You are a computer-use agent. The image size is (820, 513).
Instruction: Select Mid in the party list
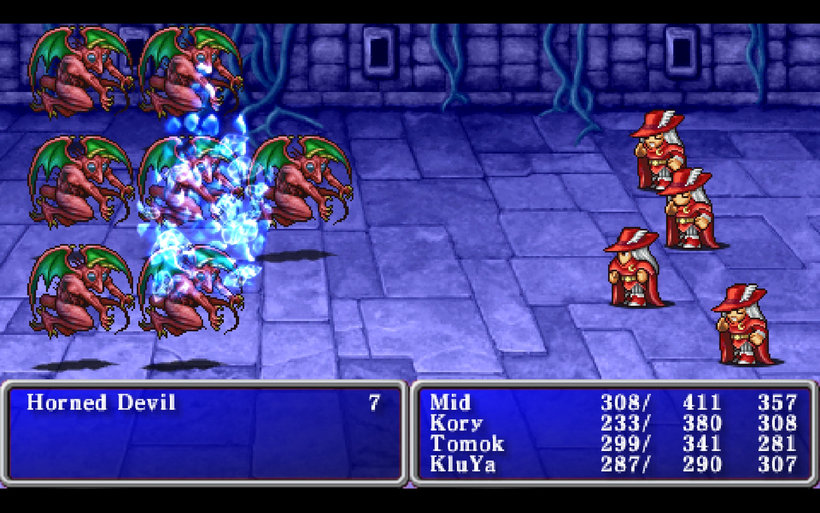pos(450,403)
